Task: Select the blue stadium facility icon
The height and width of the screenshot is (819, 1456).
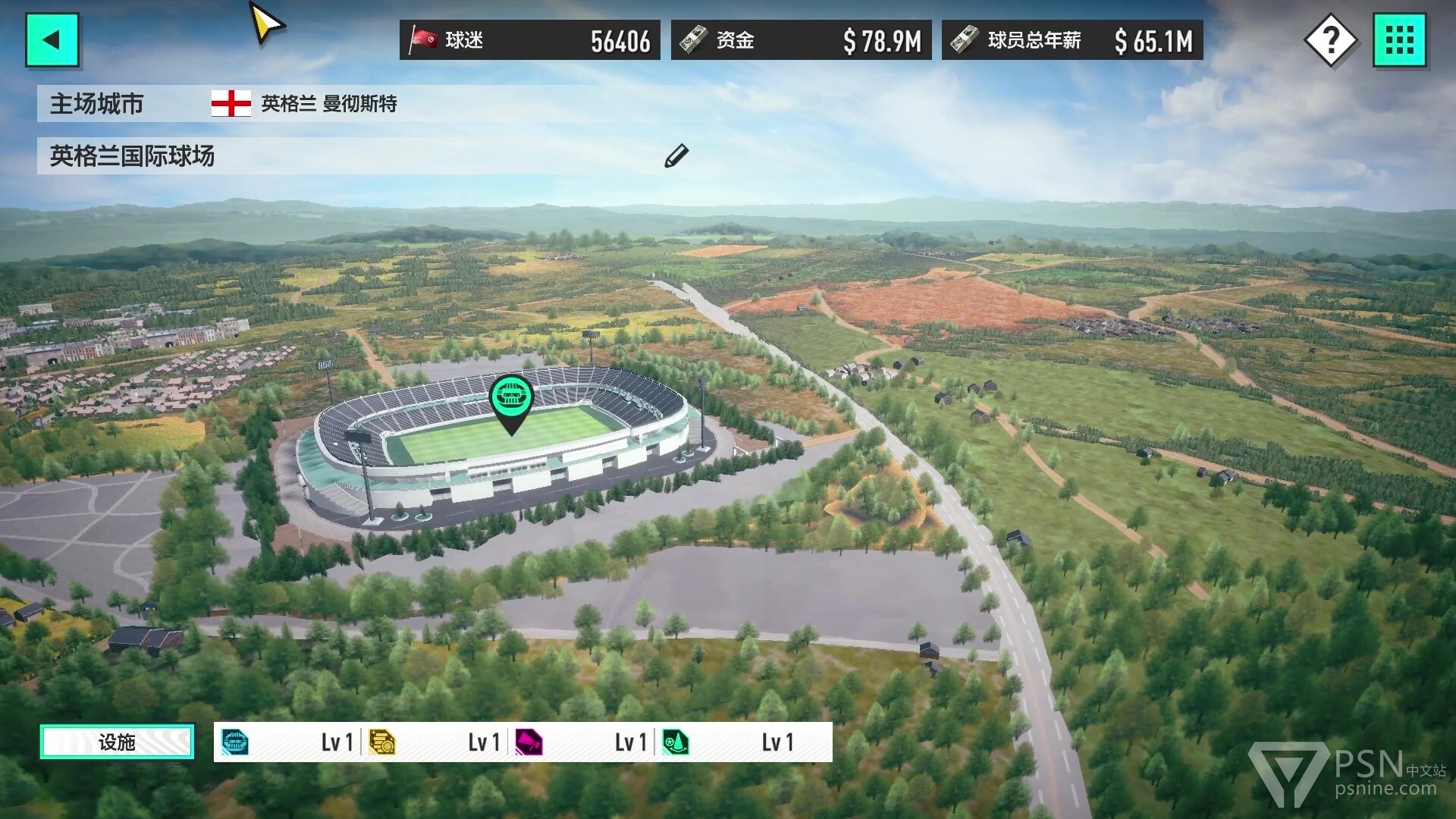Action: 235,742
